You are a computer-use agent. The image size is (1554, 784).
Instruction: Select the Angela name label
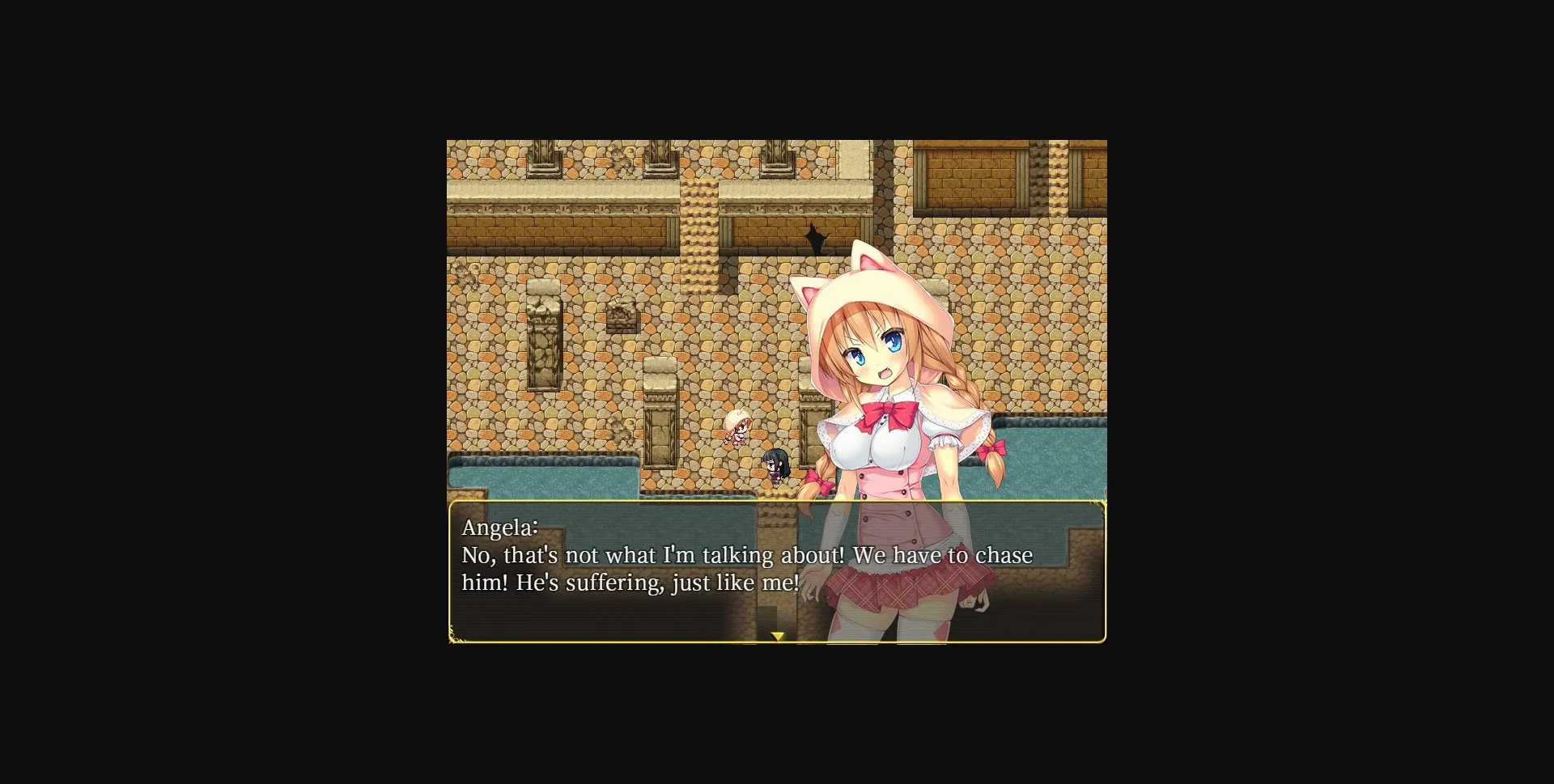[x=499, y=527]
